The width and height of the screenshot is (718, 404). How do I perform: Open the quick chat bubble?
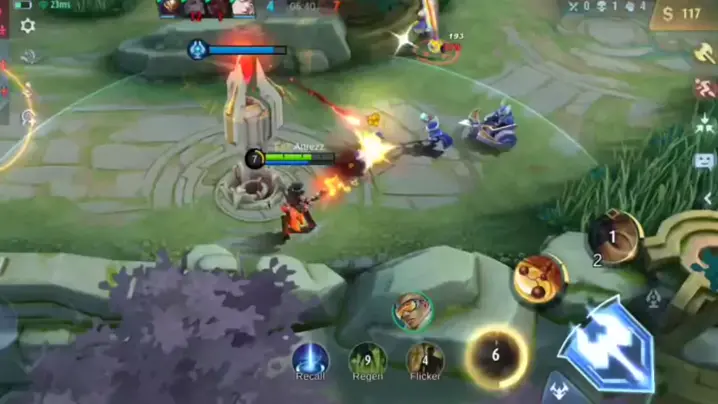[704, 160]
